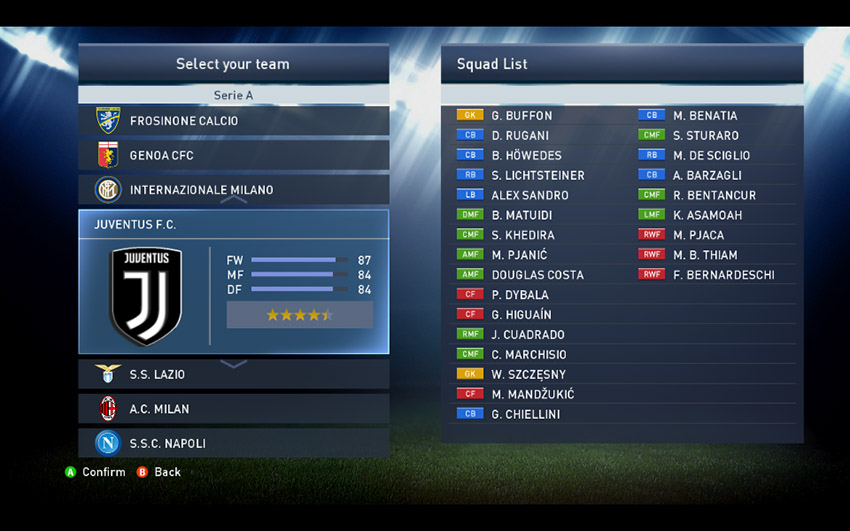Choose Genoa CFC team entry

233,156
